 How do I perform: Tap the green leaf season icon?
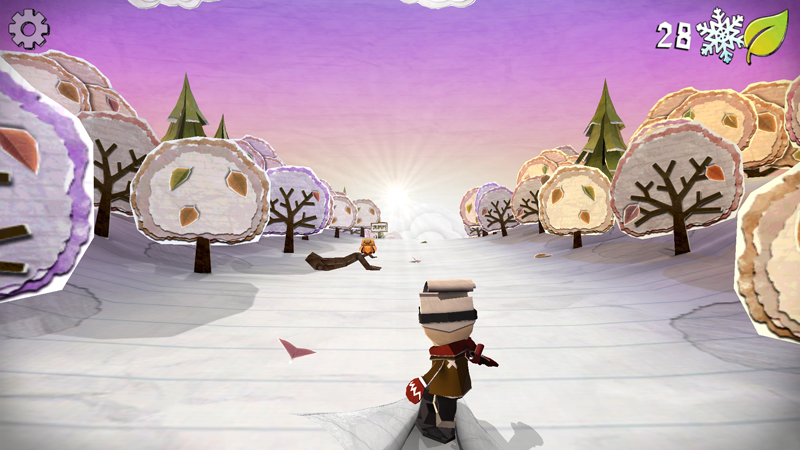[767, 37]
